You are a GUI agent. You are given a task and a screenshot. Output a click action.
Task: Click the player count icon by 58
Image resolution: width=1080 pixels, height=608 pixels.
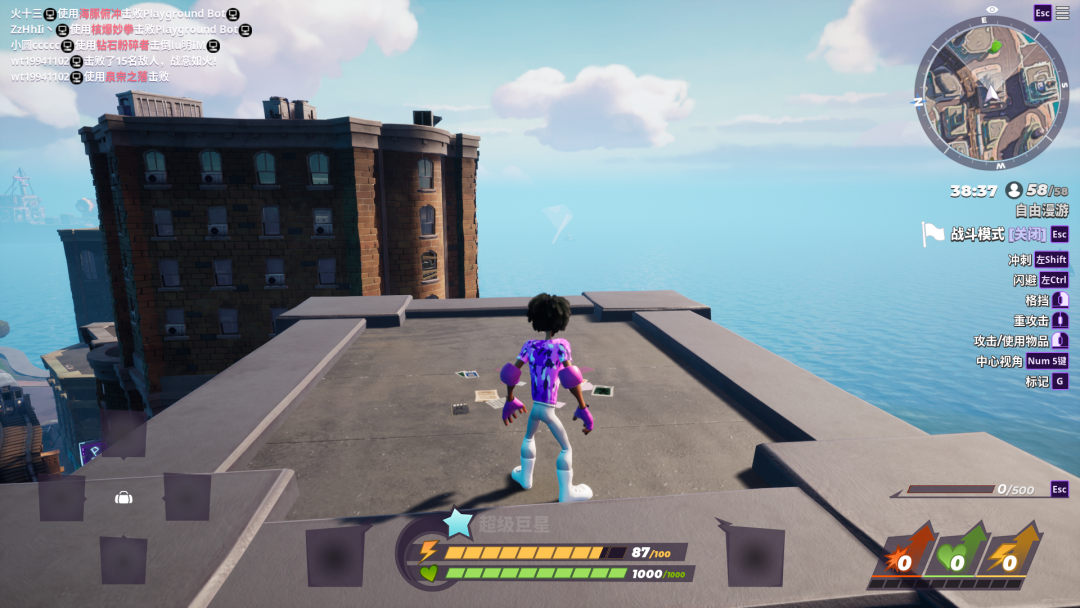point(1014,190)
